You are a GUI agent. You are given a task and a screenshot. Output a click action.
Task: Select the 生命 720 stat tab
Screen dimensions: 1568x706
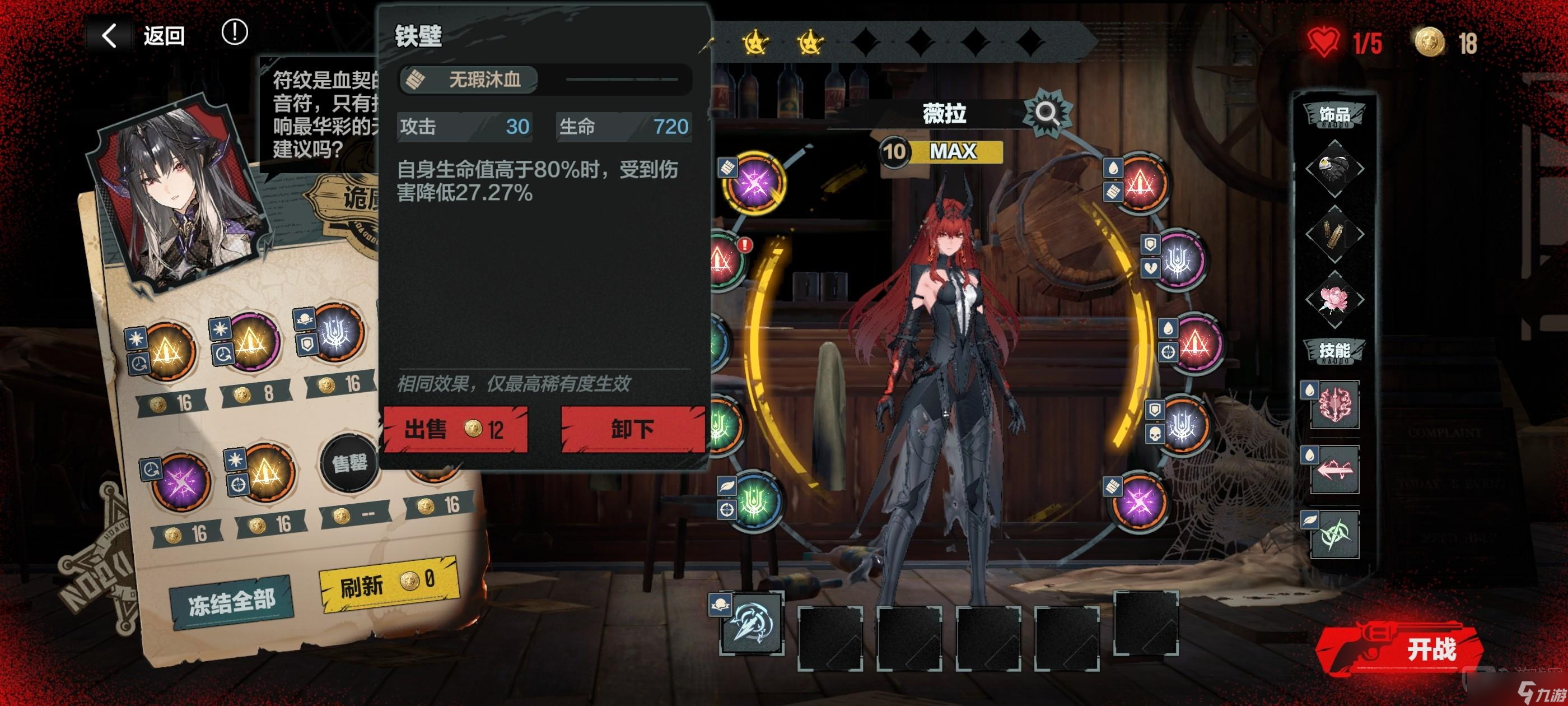click(x=623, y=127)
